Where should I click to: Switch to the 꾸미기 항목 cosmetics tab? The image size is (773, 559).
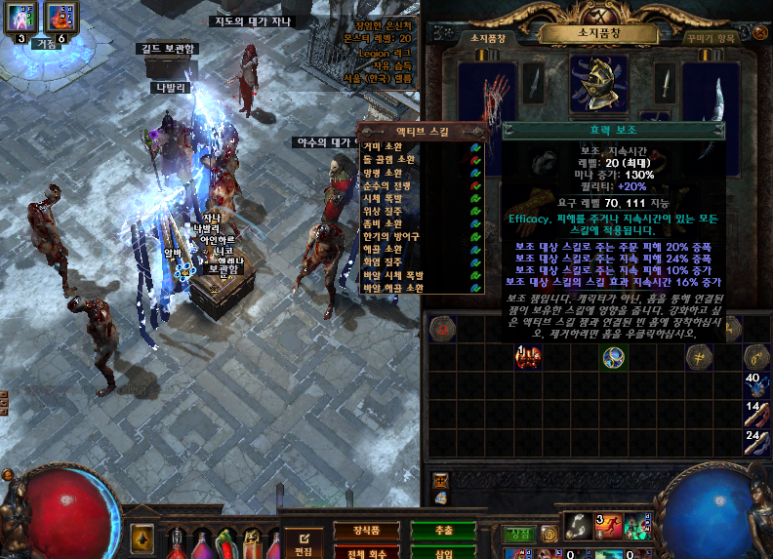click(712, 38)
